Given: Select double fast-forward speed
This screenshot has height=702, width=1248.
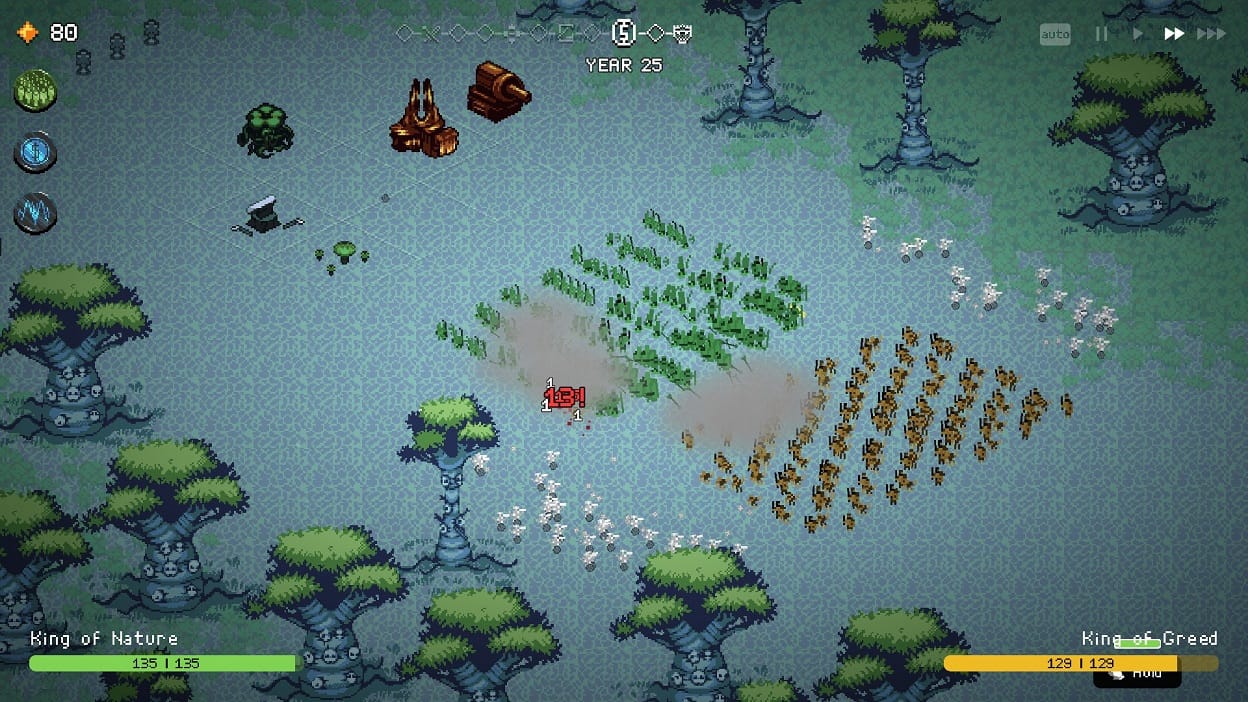Looking at the screenshot, I should (1174, 34).
